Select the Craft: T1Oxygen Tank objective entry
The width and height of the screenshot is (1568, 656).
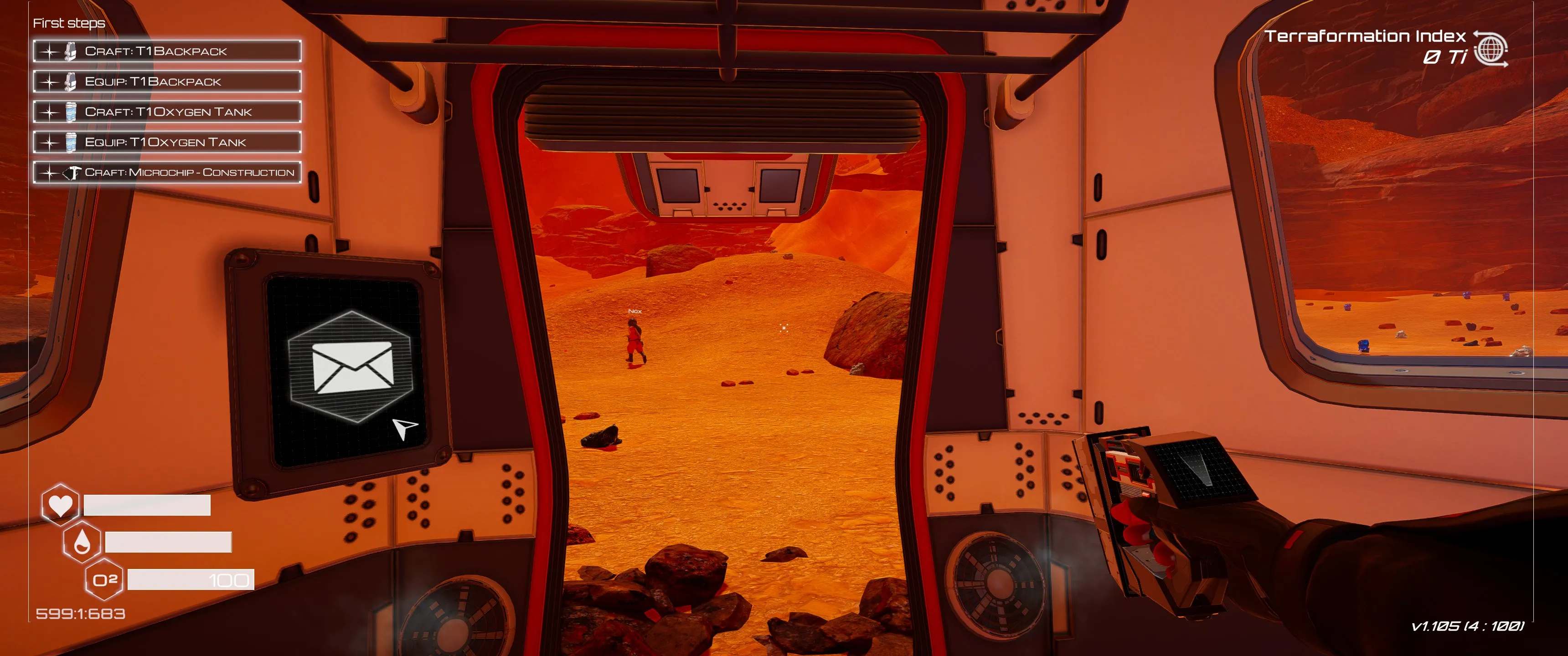170,112
